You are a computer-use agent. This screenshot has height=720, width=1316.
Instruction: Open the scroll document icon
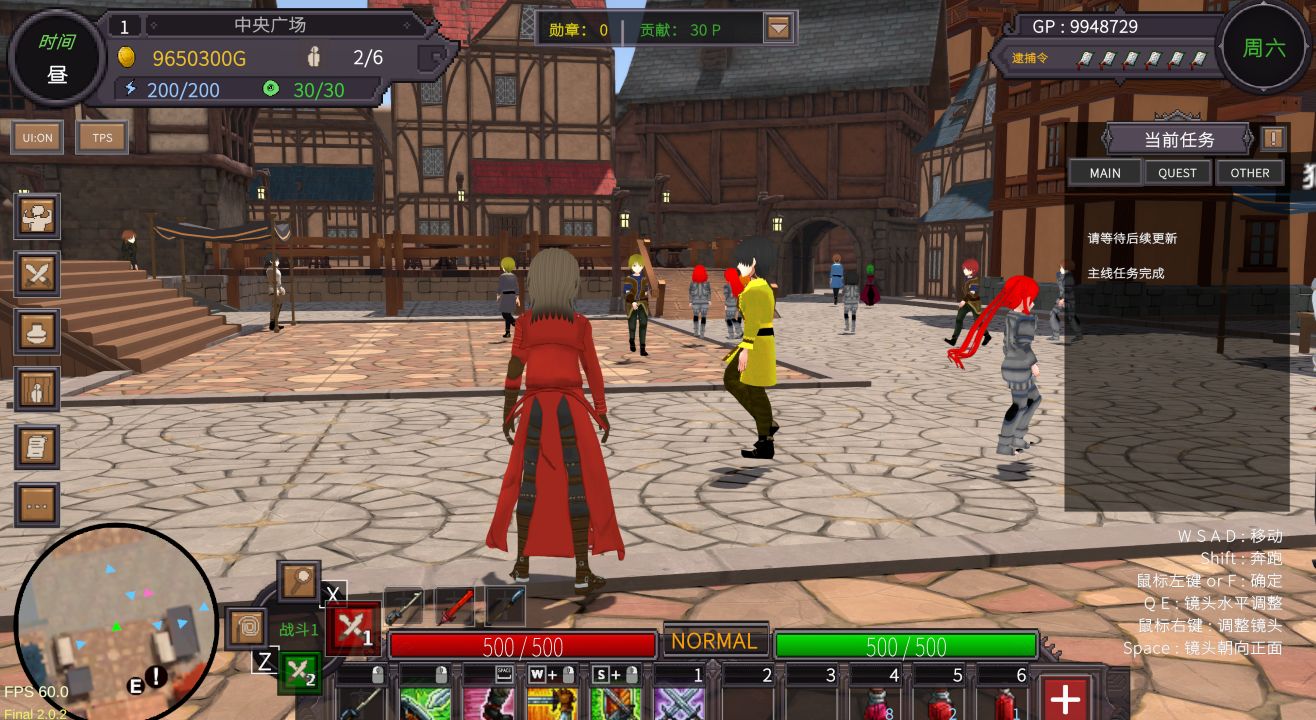click(x=38, y=447)
